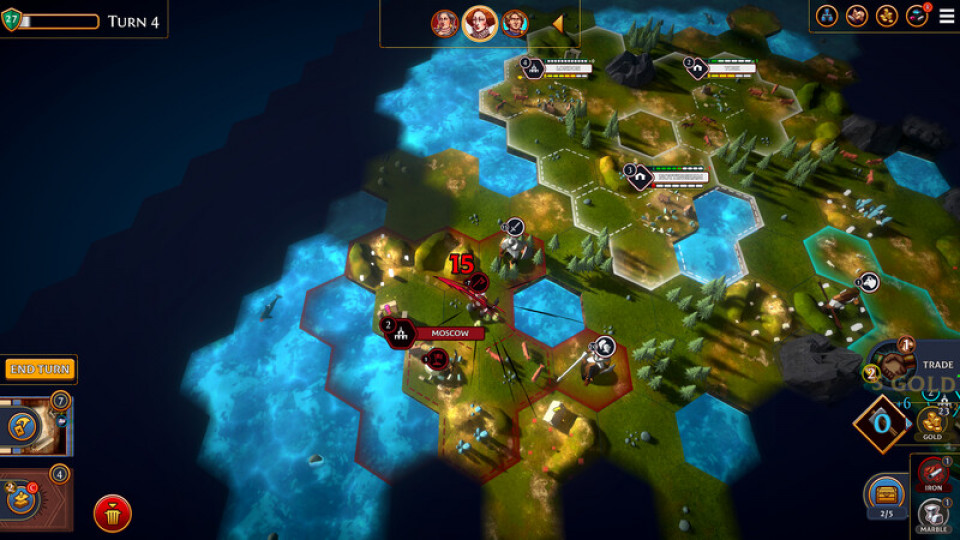Collapse the leader panel with orange arrow
Image resolution: width=960 pixels, height=540 pixels.
(557, 23)
